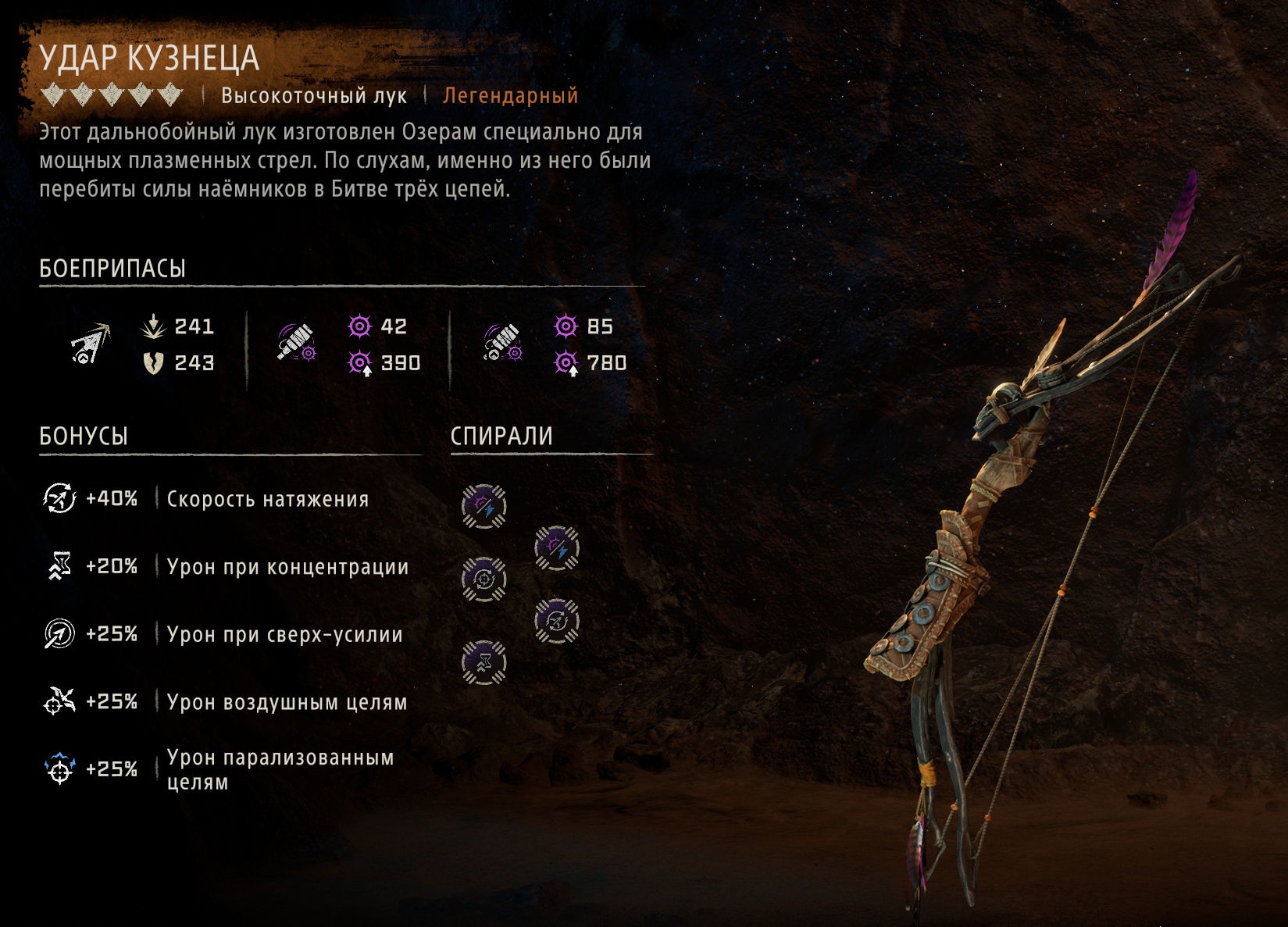Choose the arrow with rotating arrows coil
Image resolution: width=1288 pixels, height=927 pixels.
coord(556,621)
